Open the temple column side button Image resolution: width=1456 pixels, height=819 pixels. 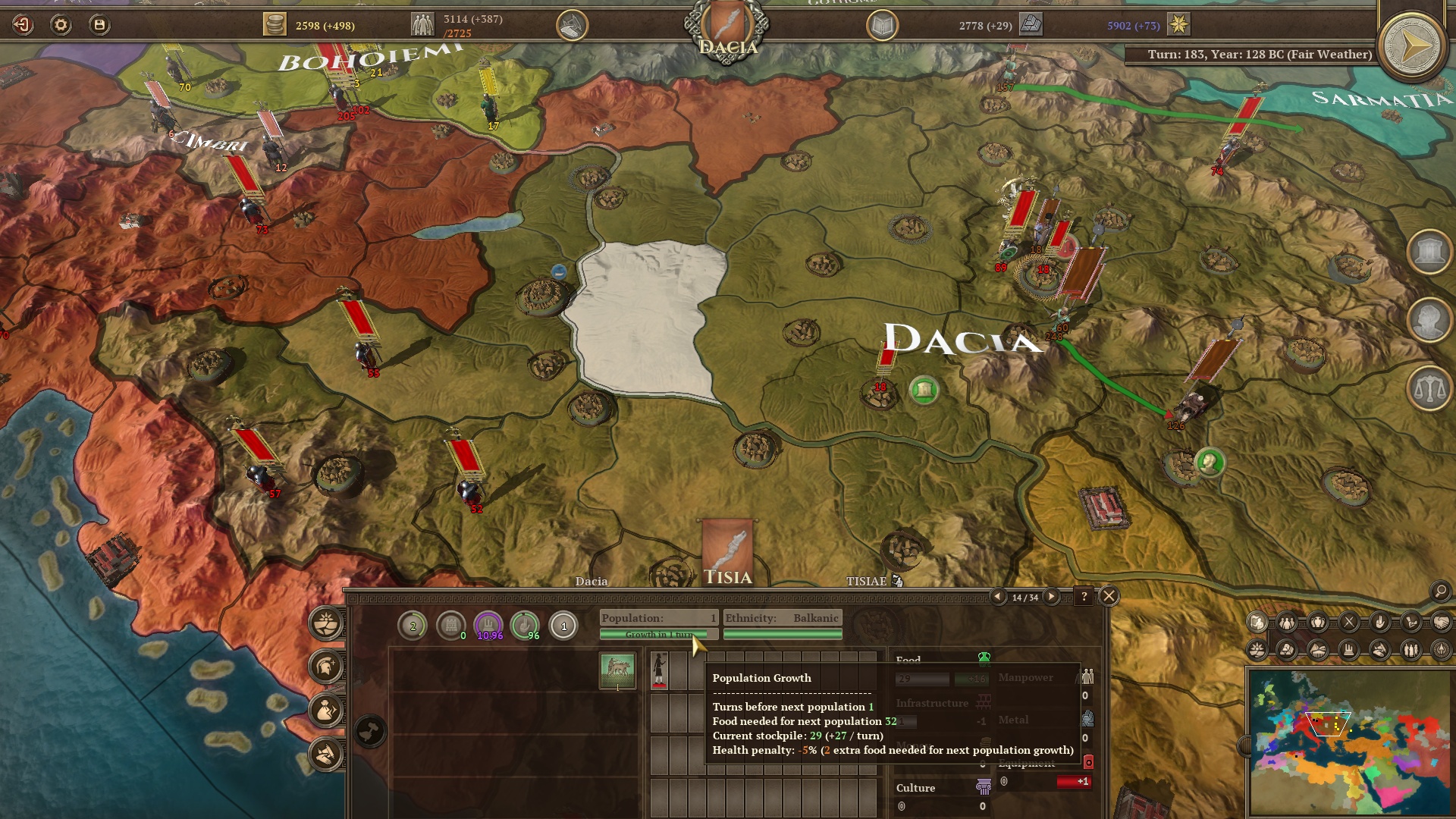pos(1429,252)
